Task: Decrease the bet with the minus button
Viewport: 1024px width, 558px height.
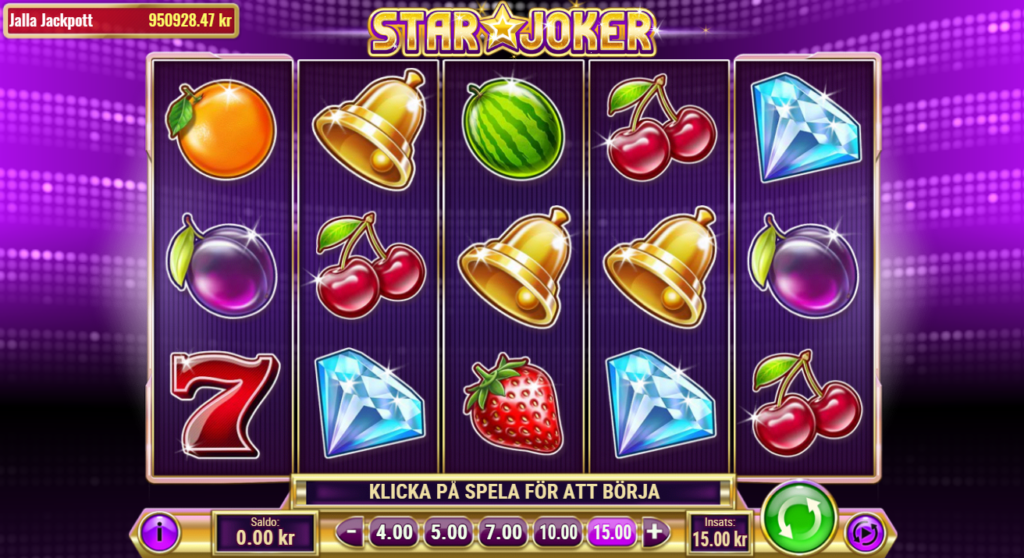Action: [351, 531]
